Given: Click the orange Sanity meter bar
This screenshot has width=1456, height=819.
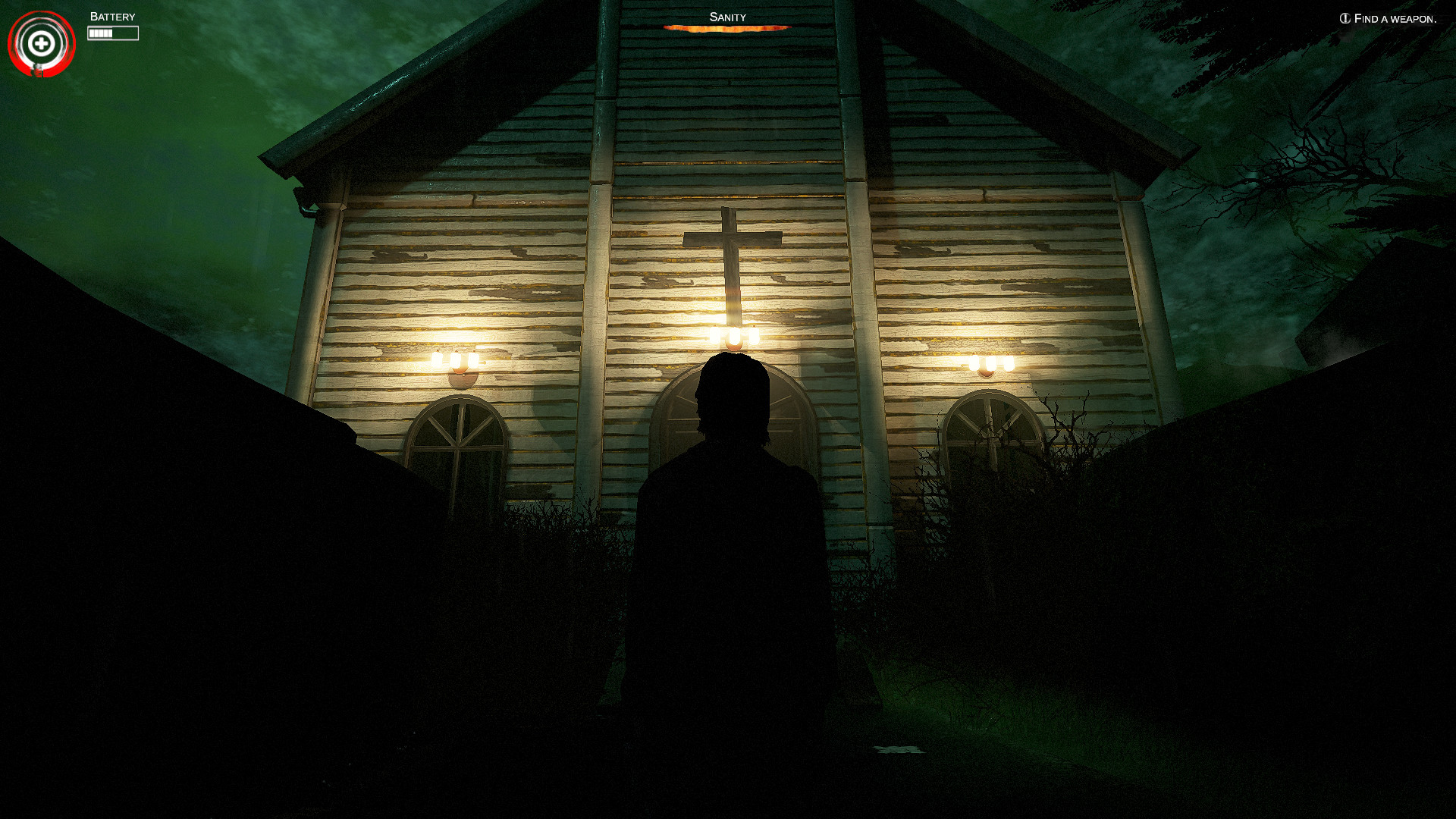Looking at the screenshot, I should coord(727,27).
